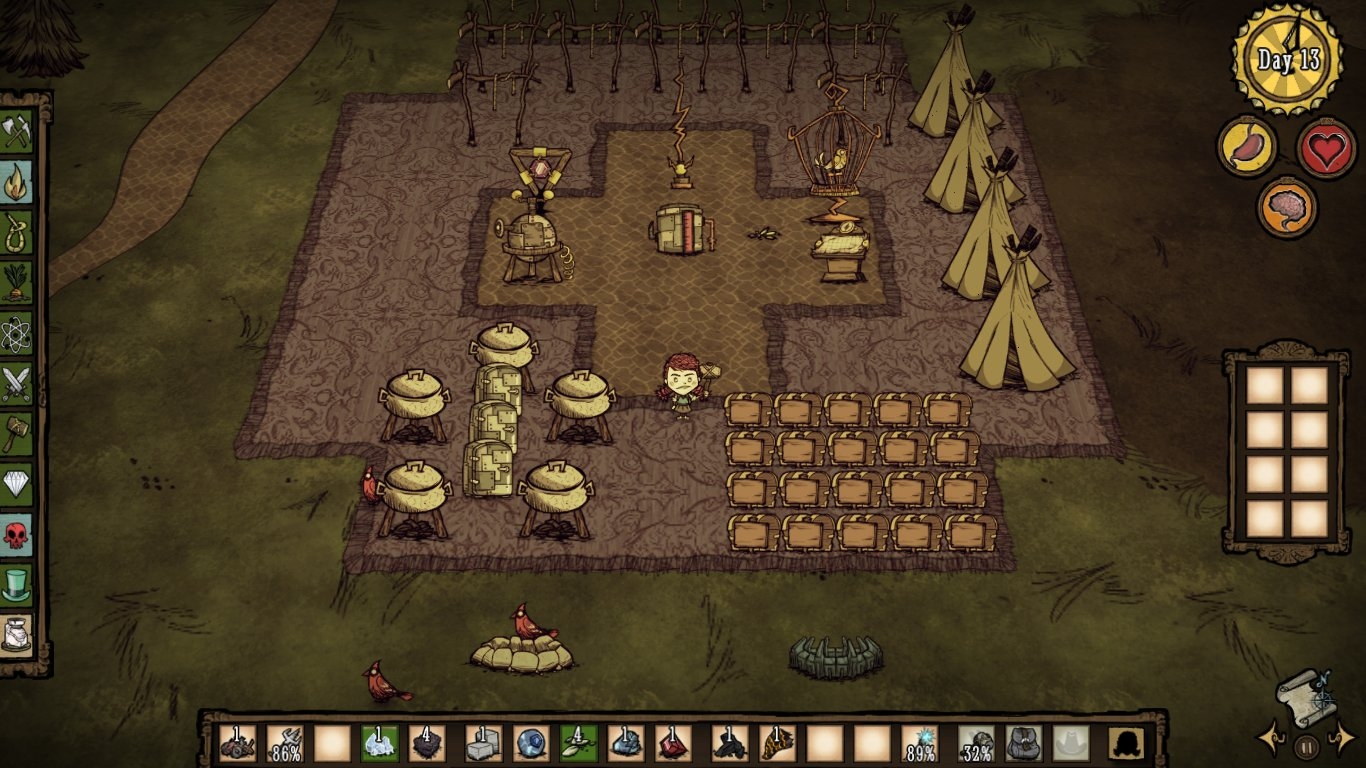Image resolution: width=1366 pixels, height=768 pixels.
Task: Select the cut stone inventory slot
Action: [483, 743]
